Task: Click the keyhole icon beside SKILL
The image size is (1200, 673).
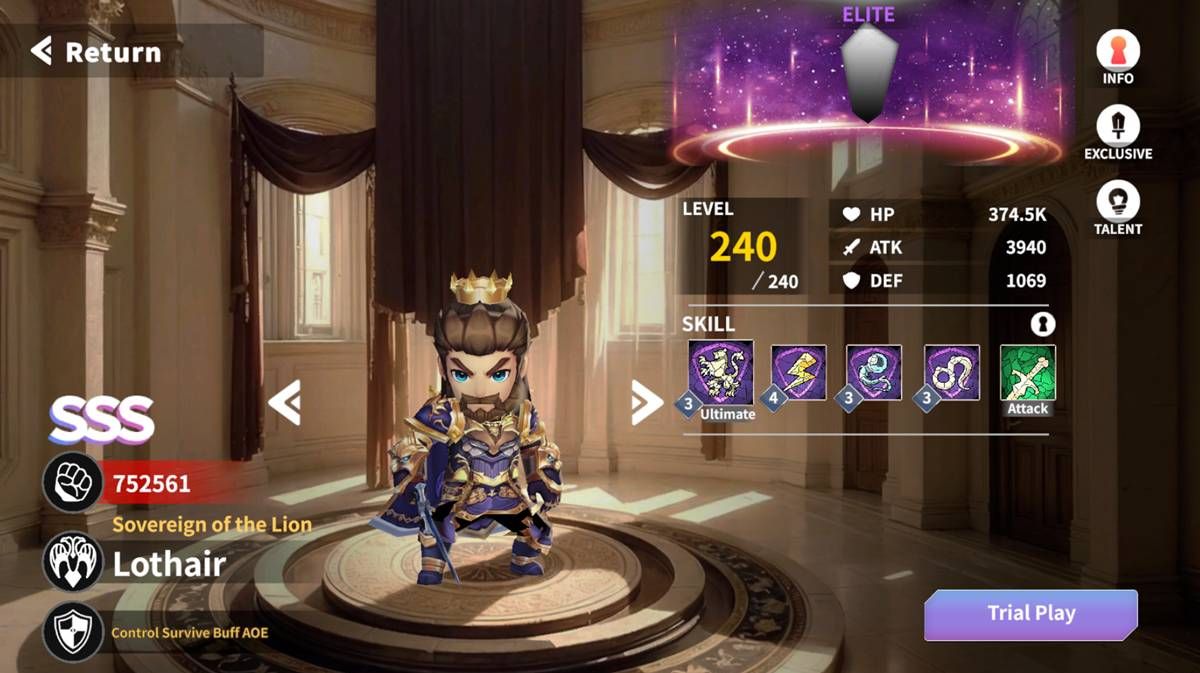Action: [x=1043, y=324]
